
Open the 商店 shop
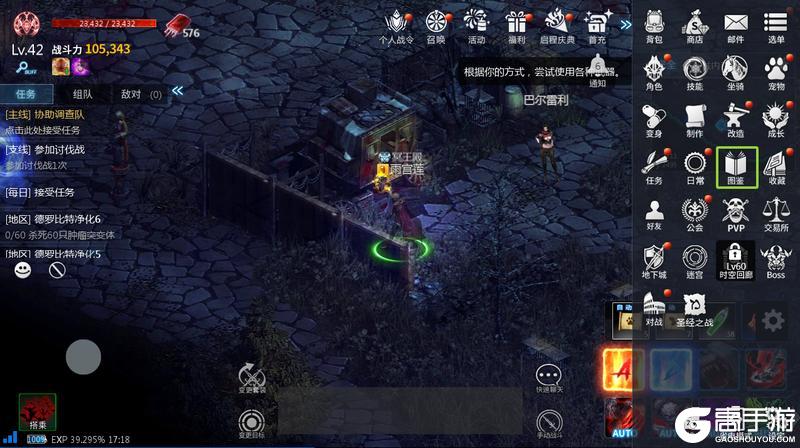click(694, 24)
